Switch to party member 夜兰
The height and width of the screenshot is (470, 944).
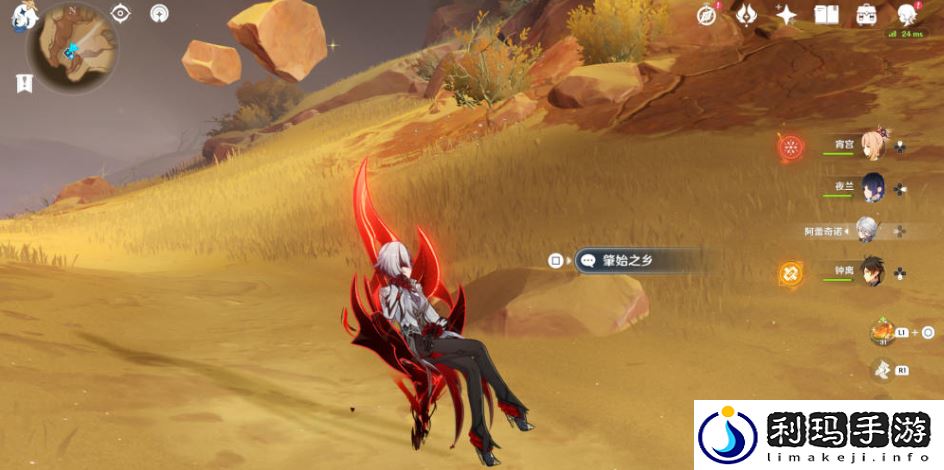[x=869, y=187]
